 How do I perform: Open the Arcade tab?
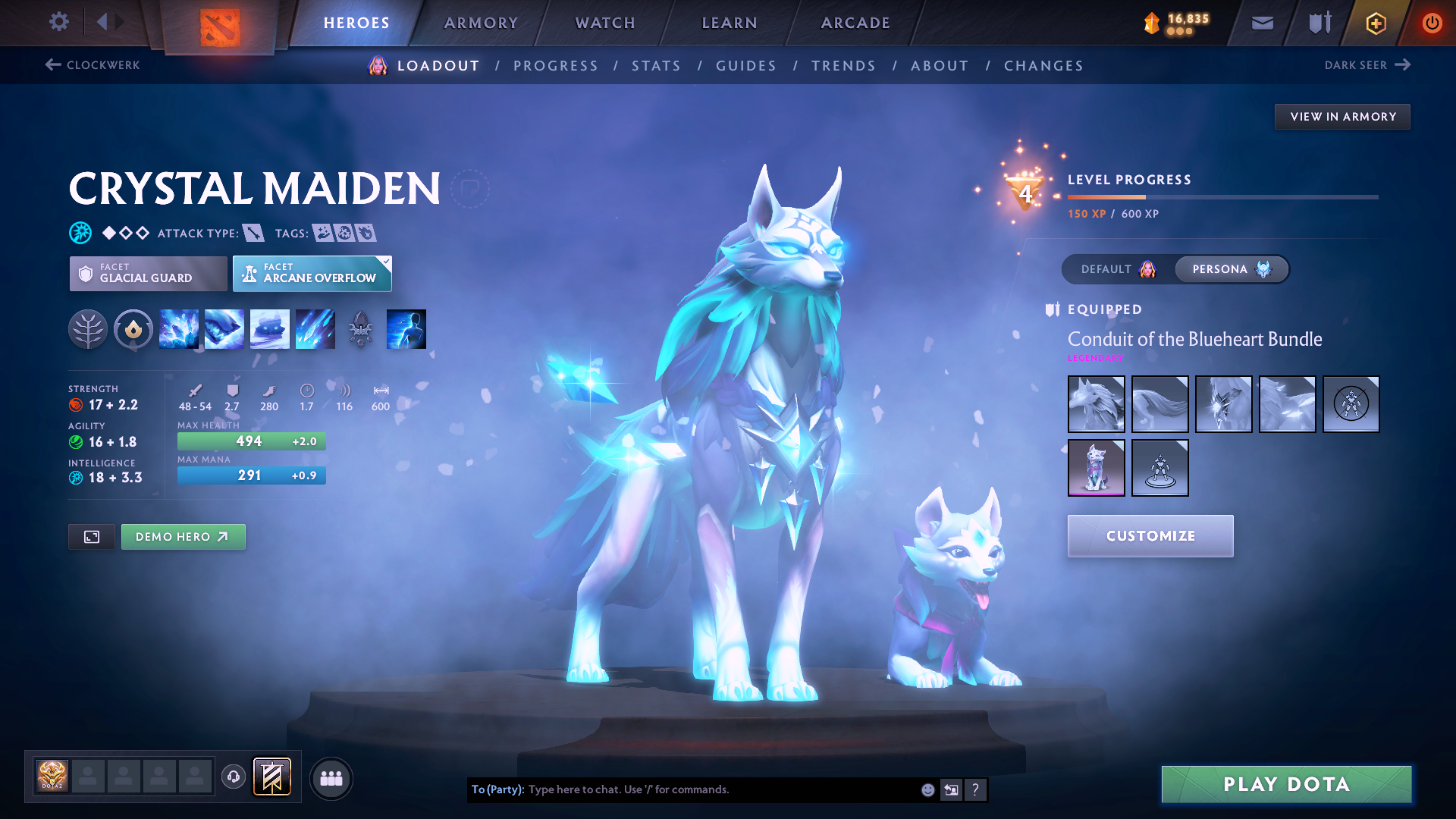855,23
